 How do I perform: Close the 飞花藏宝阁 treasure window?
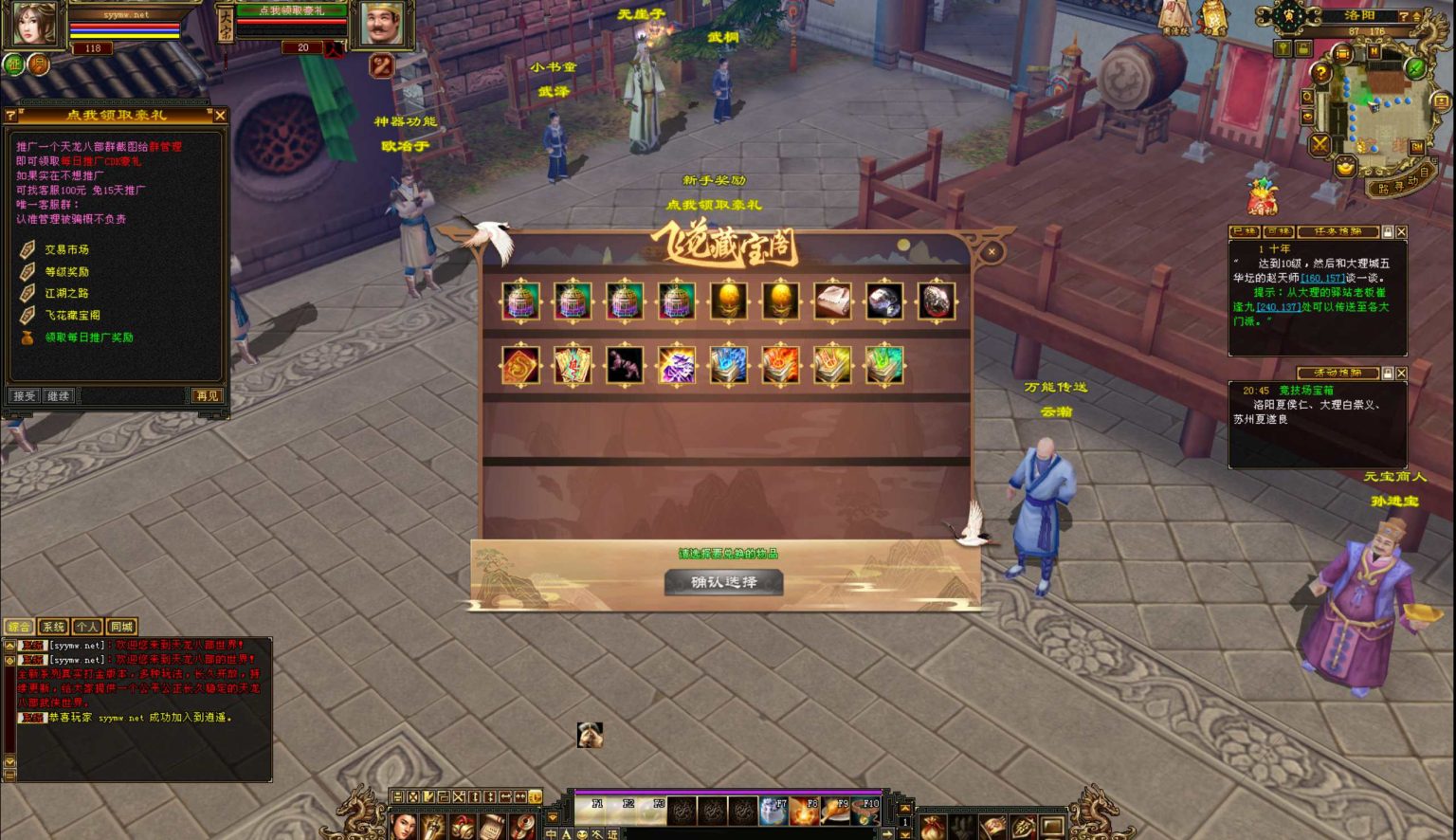pyautogui.click(x=991, y=251)
